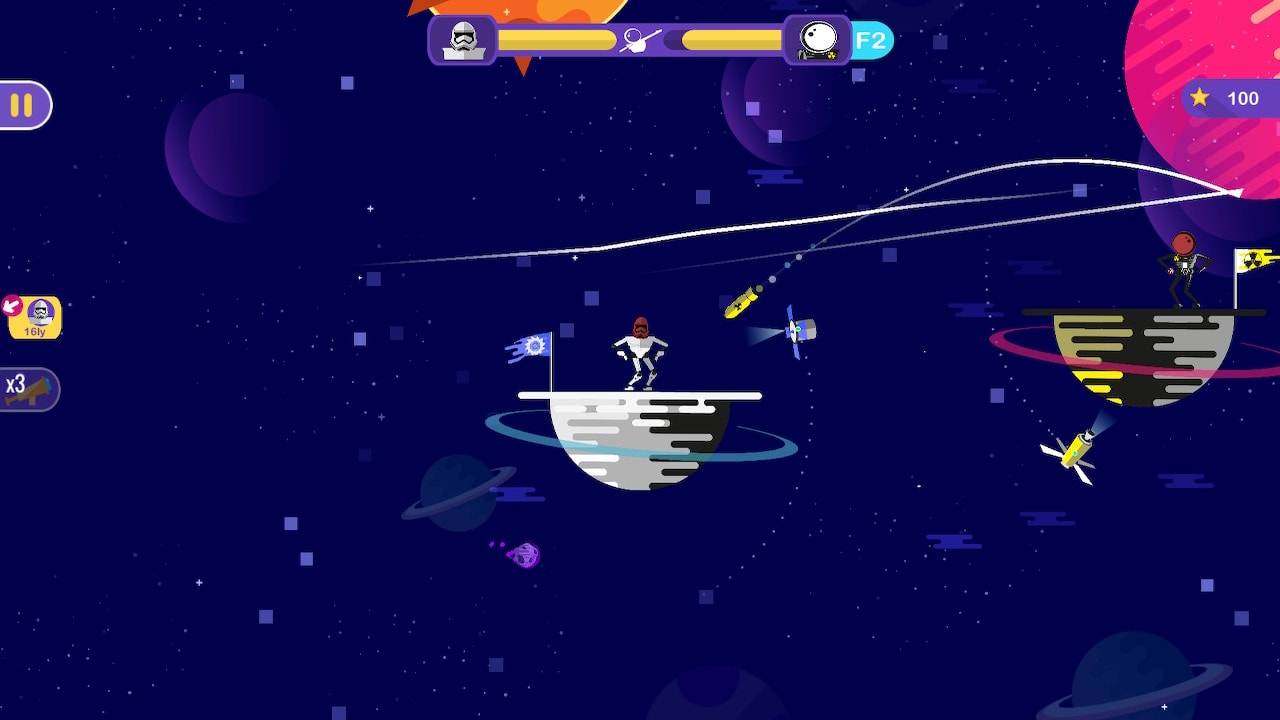The image size is (1280, 720).
Task: Toggle the pause control in top-left corner
Action: (x=23, y=106)
